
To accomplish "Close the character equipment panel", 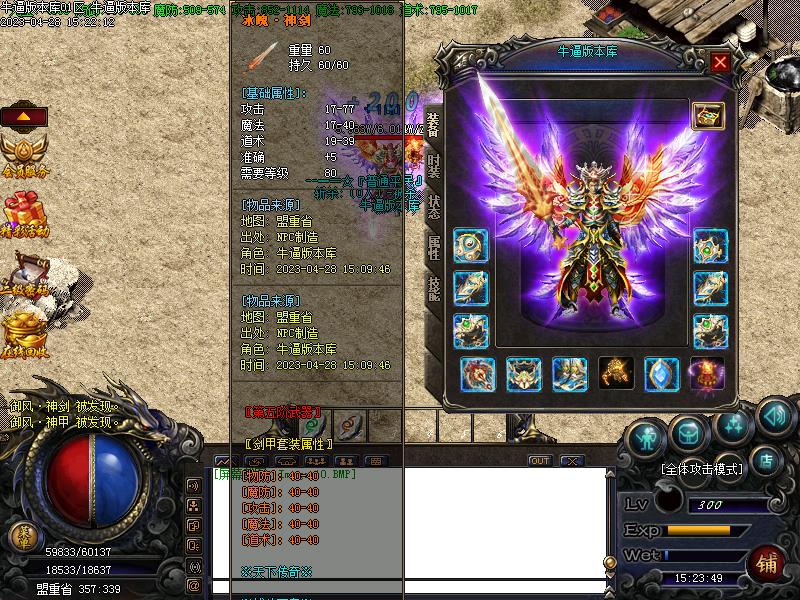I will coord(720,62).
